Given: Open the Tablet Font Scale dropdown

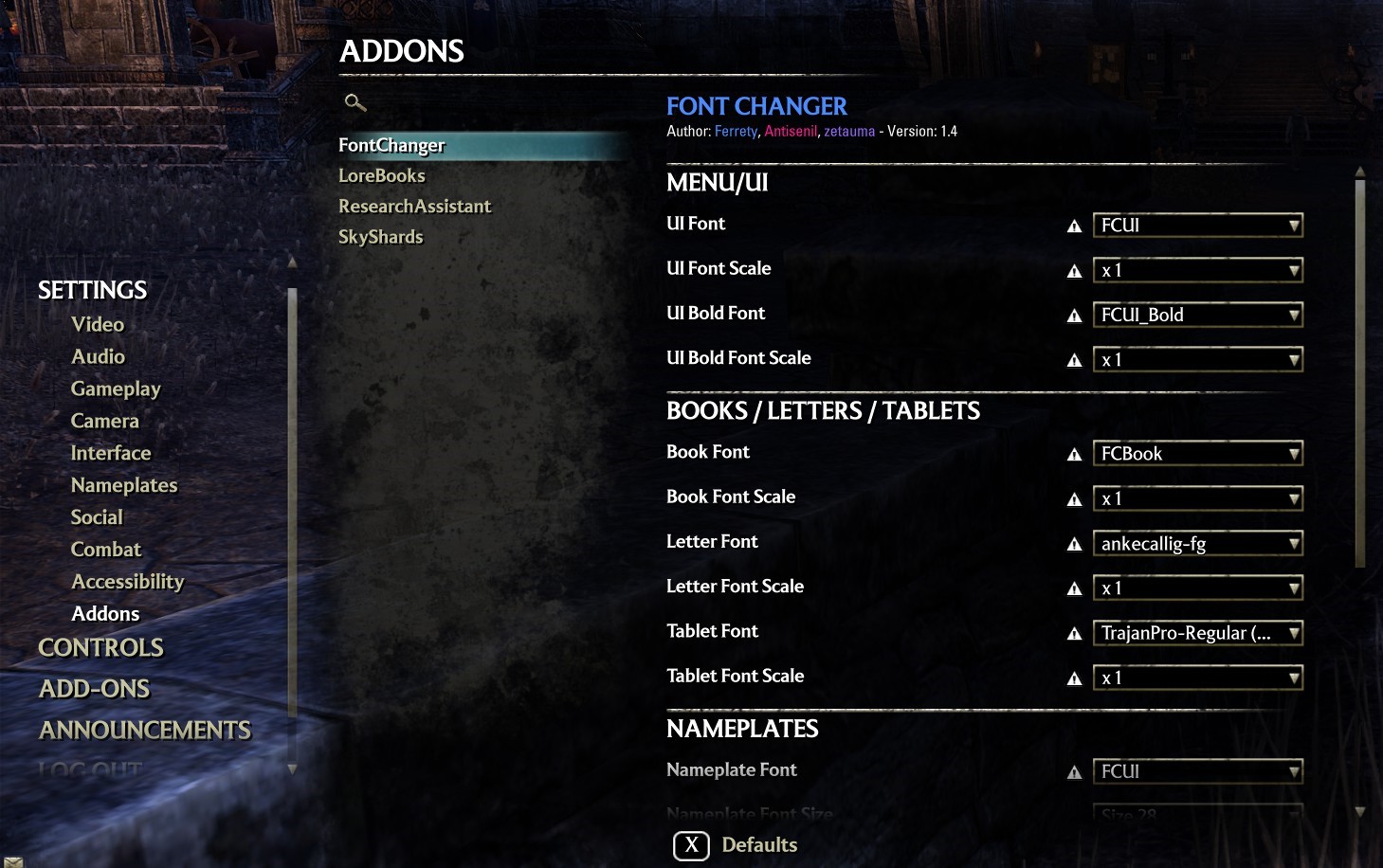Looking at the screenshot, I should pyautogui.click(x=1197, y=678).
